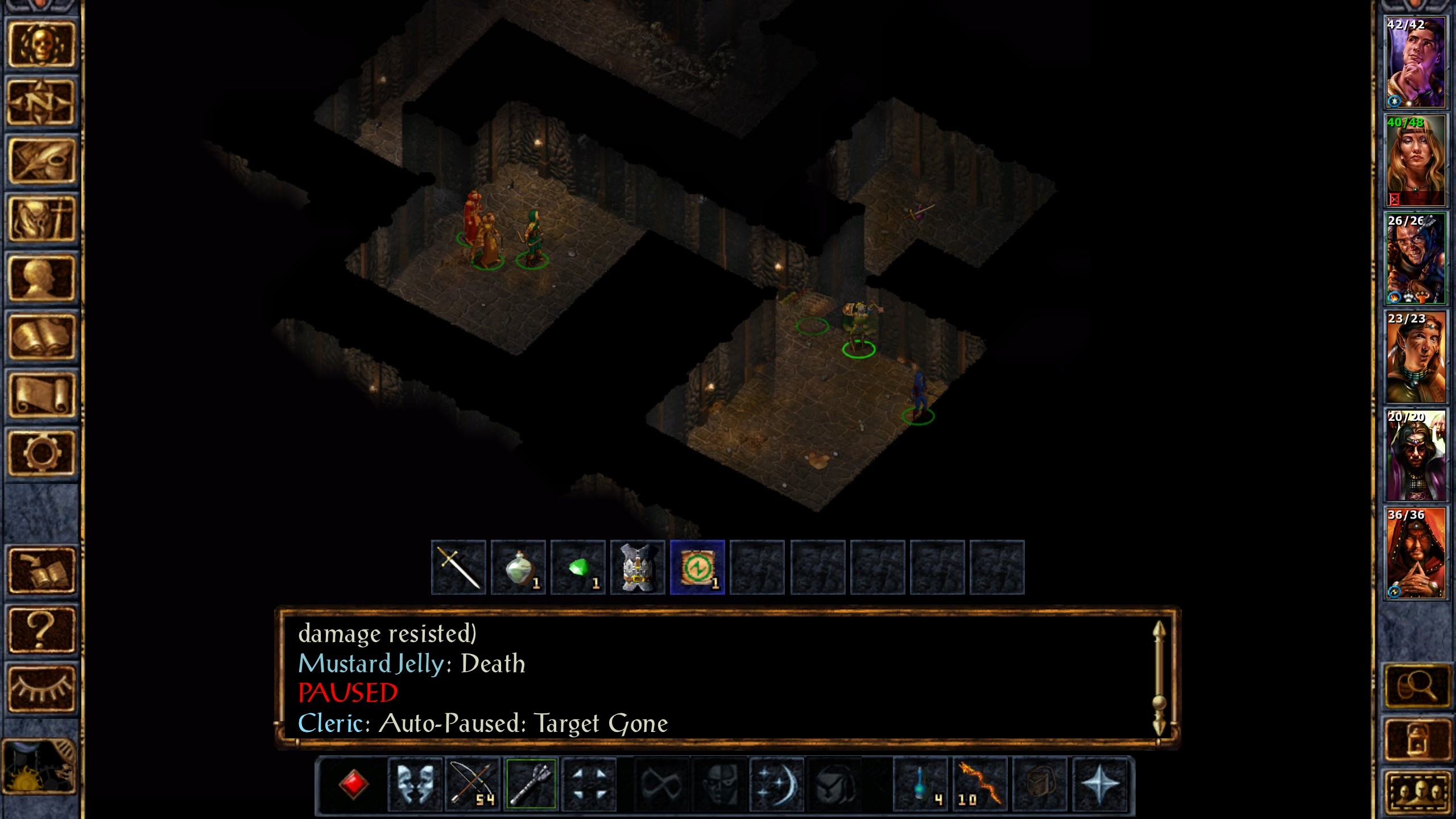Select the 42/42 party member portrait
The width and height of the screenshot is (1456, 819).
tap(1415, 63)
